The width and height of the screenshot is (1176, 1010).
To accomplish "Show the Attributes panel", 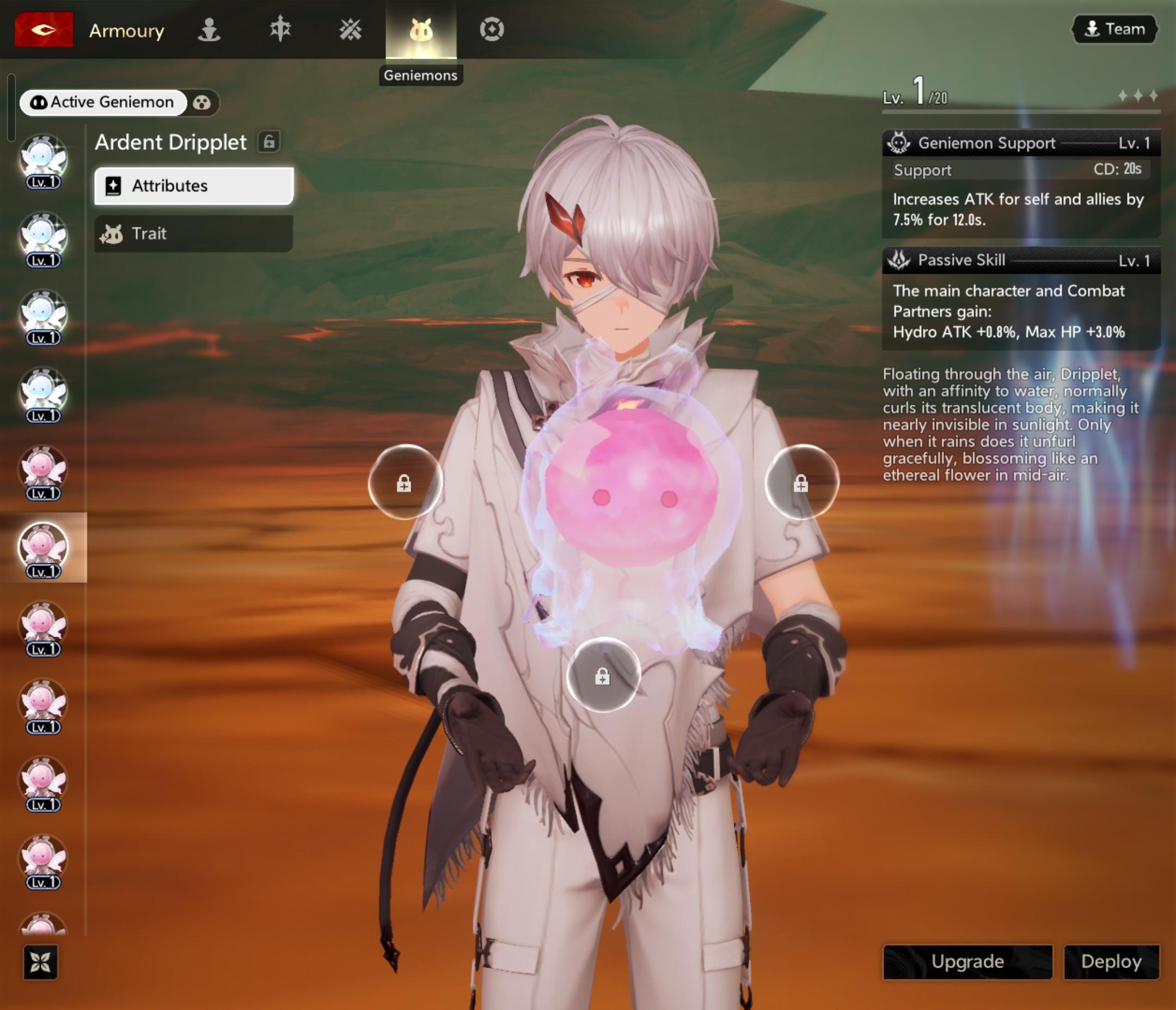I will [x=193, y=186].
